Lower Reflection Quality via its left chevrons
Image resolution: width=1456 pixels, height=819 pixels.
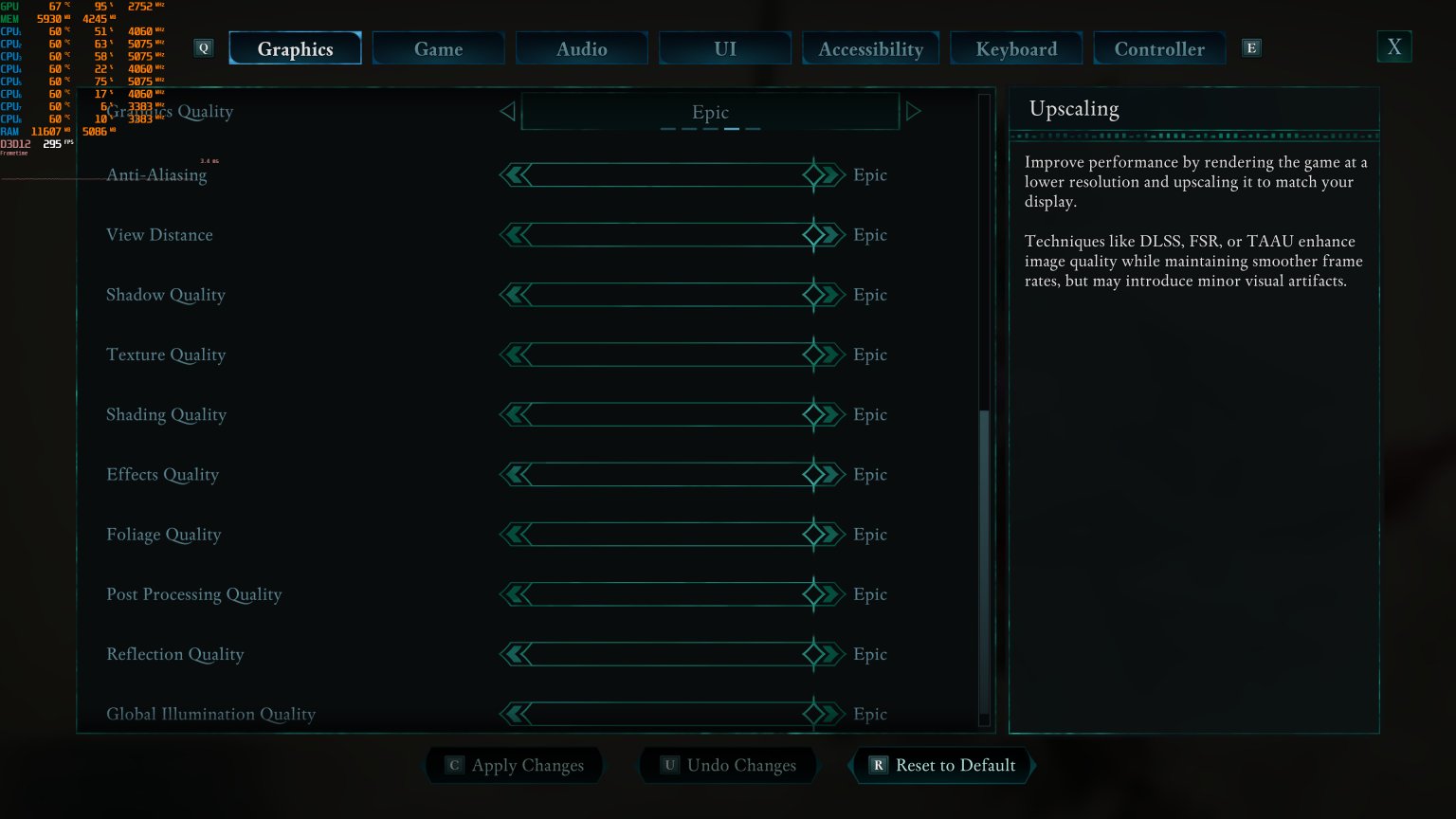(x=513, y=653)
